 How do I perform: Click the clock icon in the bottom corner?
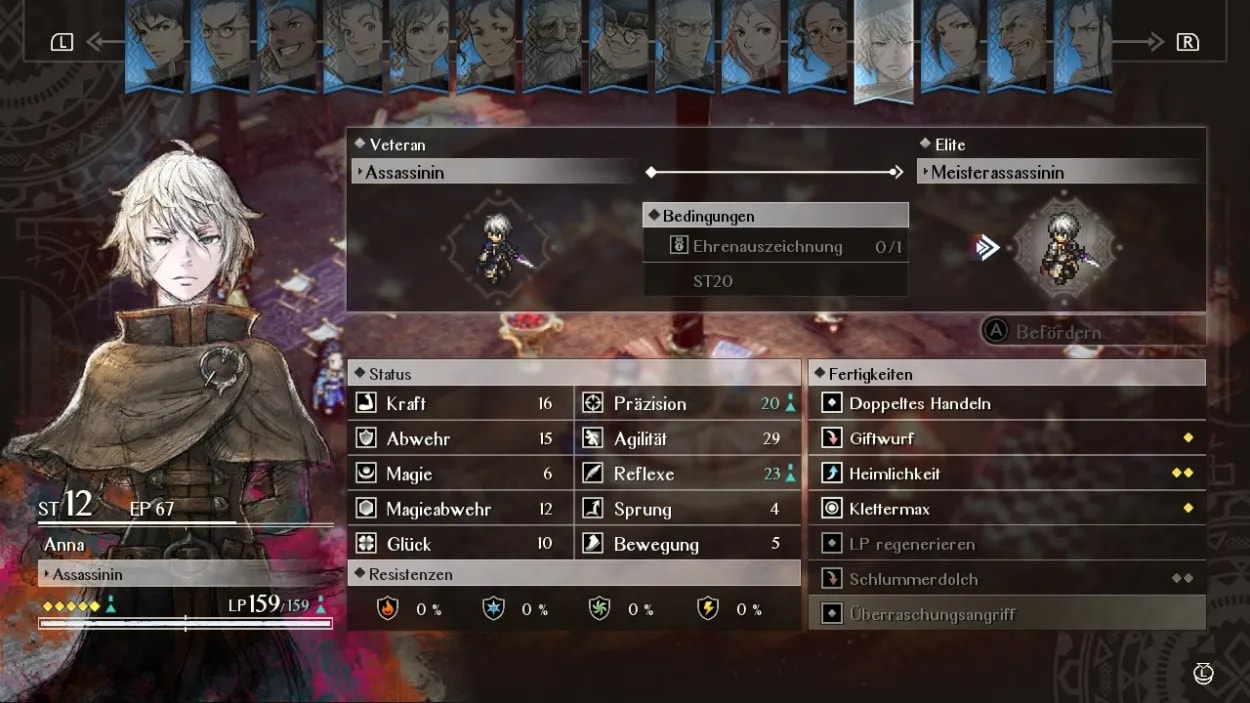[x=1203, y=673]
